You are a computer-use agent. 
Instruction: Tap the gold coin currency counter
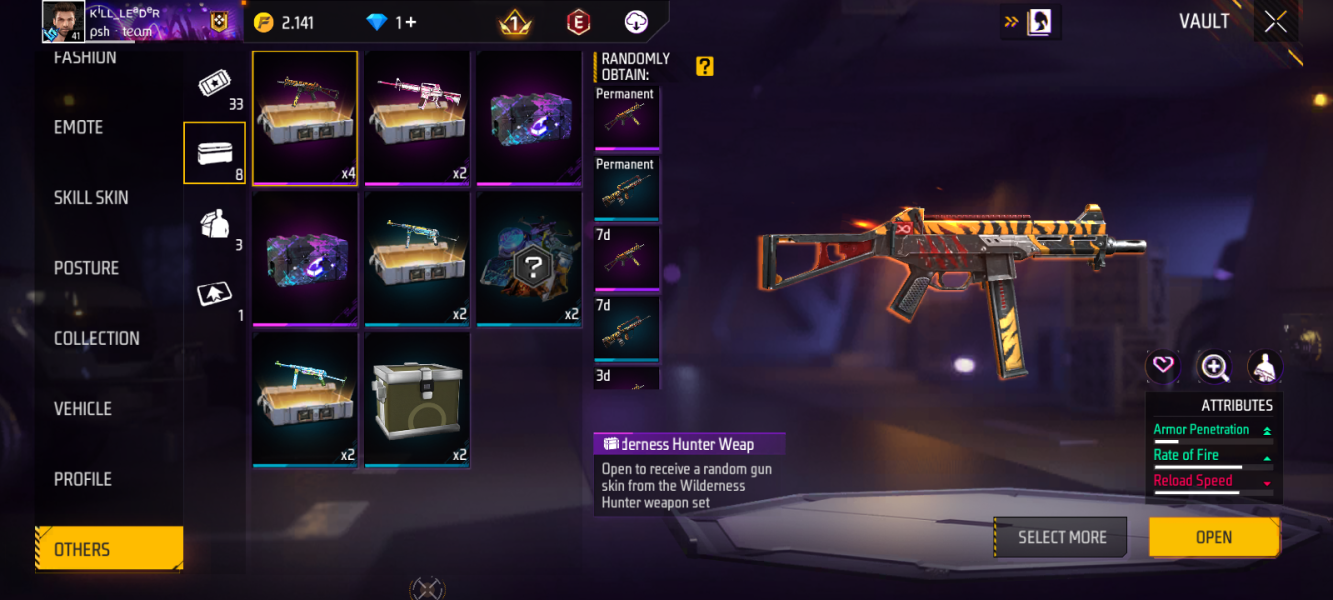(x=283, y=22)
